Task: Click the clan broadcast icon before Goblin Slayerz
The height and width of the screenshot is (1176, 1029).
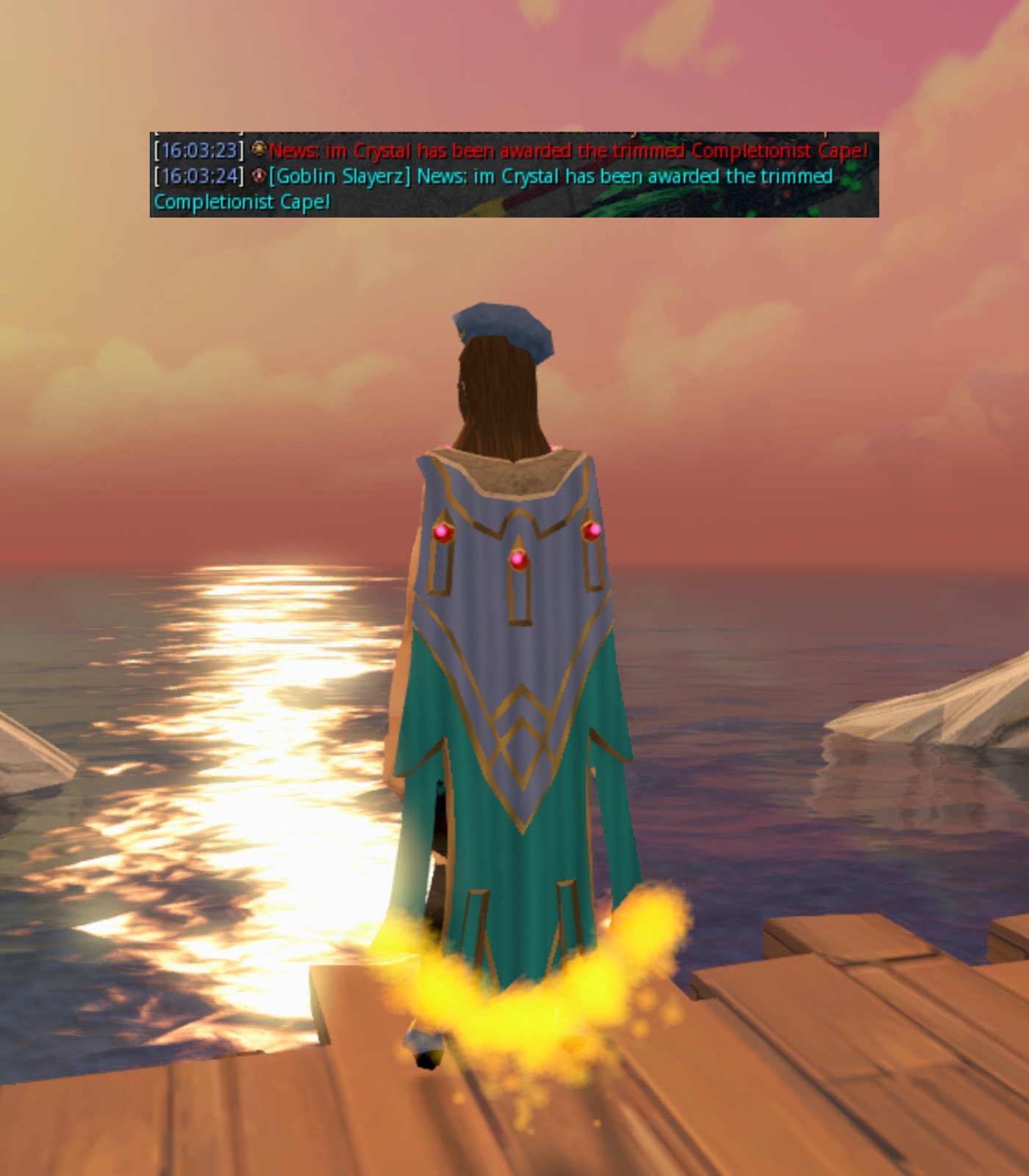Action: click(x=259, y=176)
